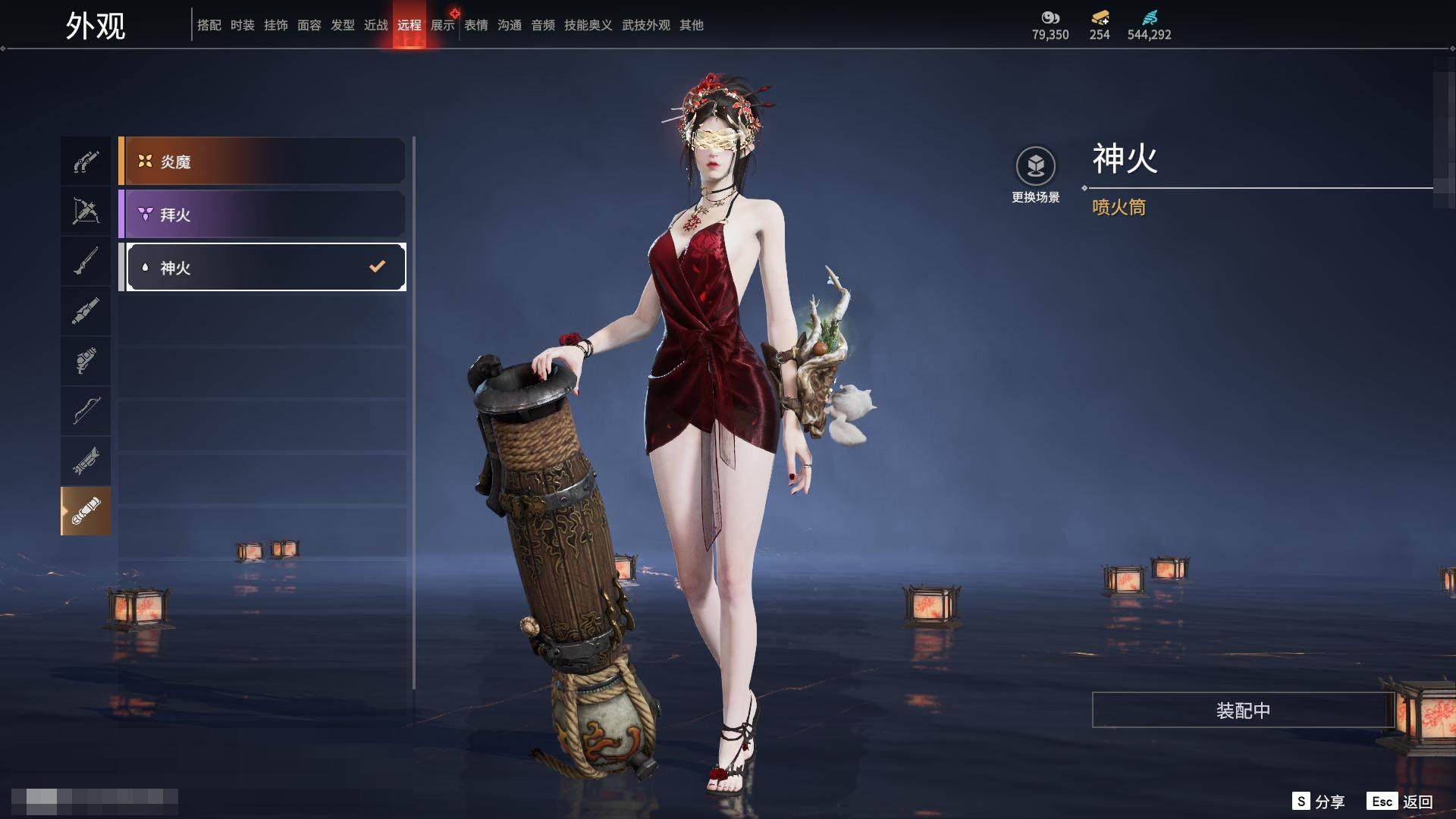
Task: Select the dual pistols weapon category
Action: (86, 162)
